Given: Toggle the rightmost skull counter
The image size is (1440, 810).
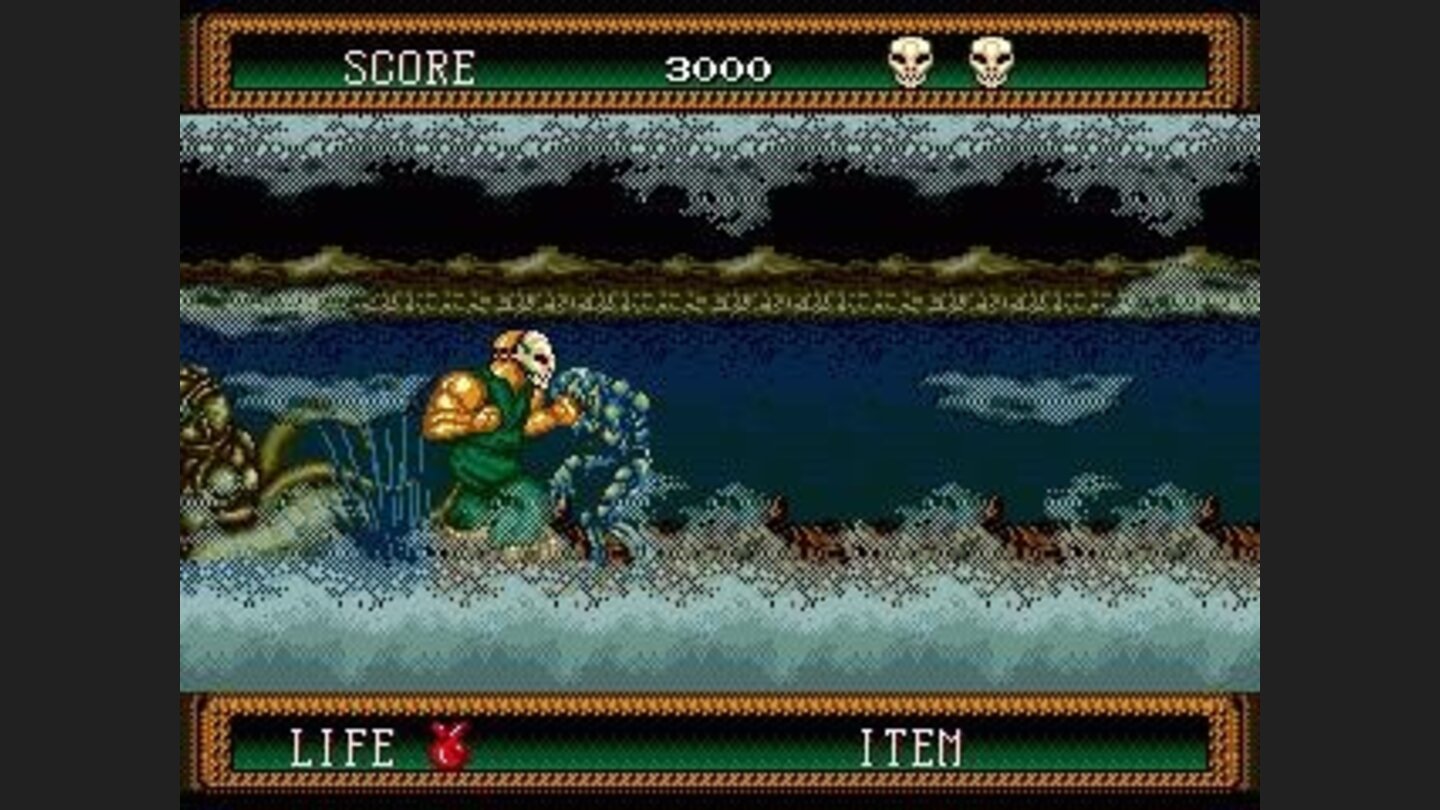Looking at the screenshot, I should [x=992, y=60].
